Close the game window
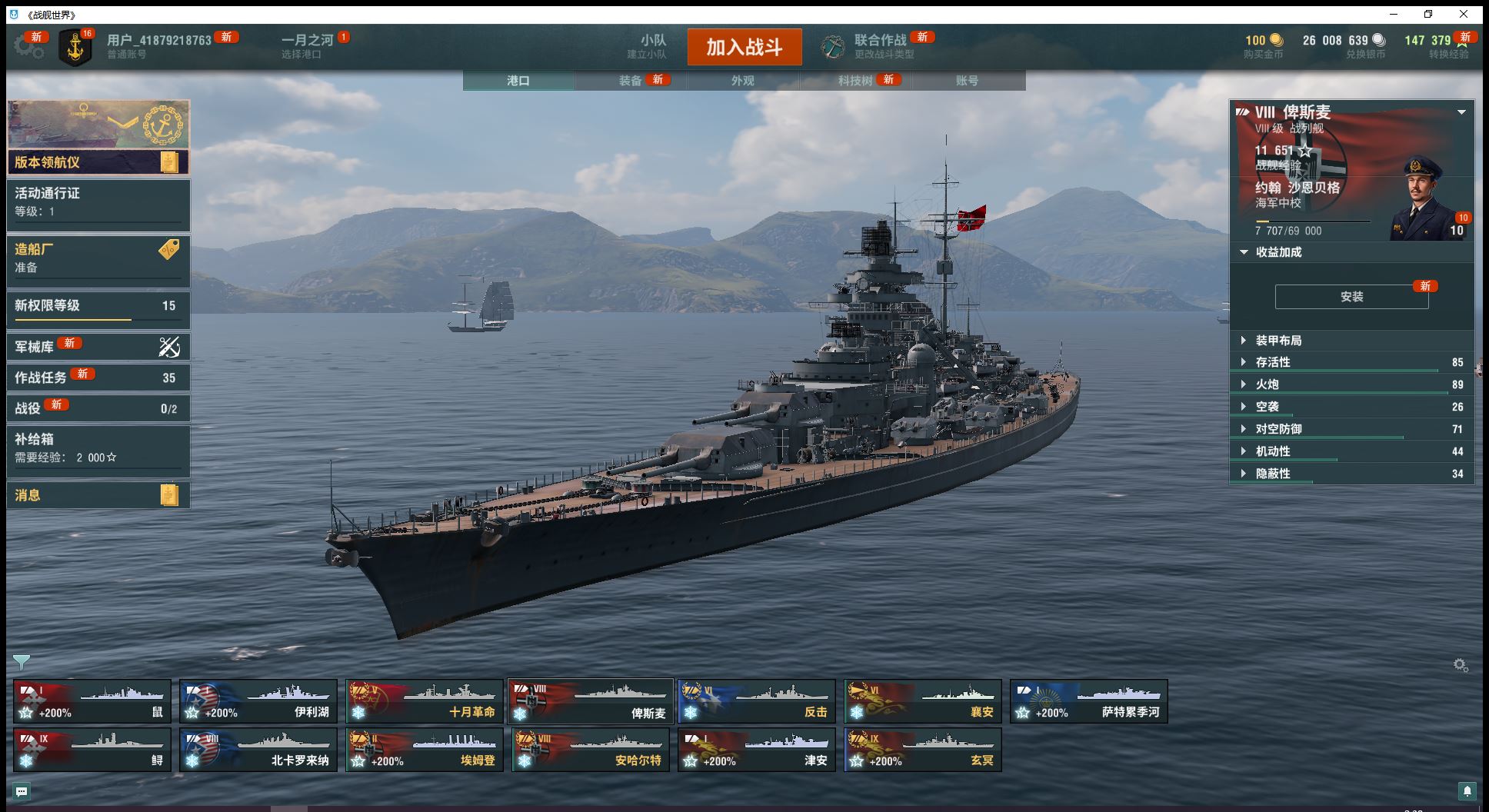 (x=1464, y=14)
